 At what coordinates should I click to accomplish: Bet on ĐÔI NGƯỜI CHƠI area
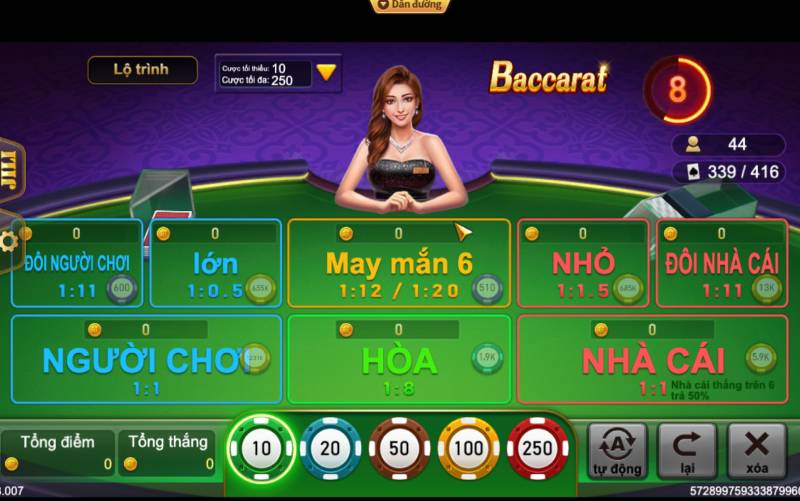77,264
